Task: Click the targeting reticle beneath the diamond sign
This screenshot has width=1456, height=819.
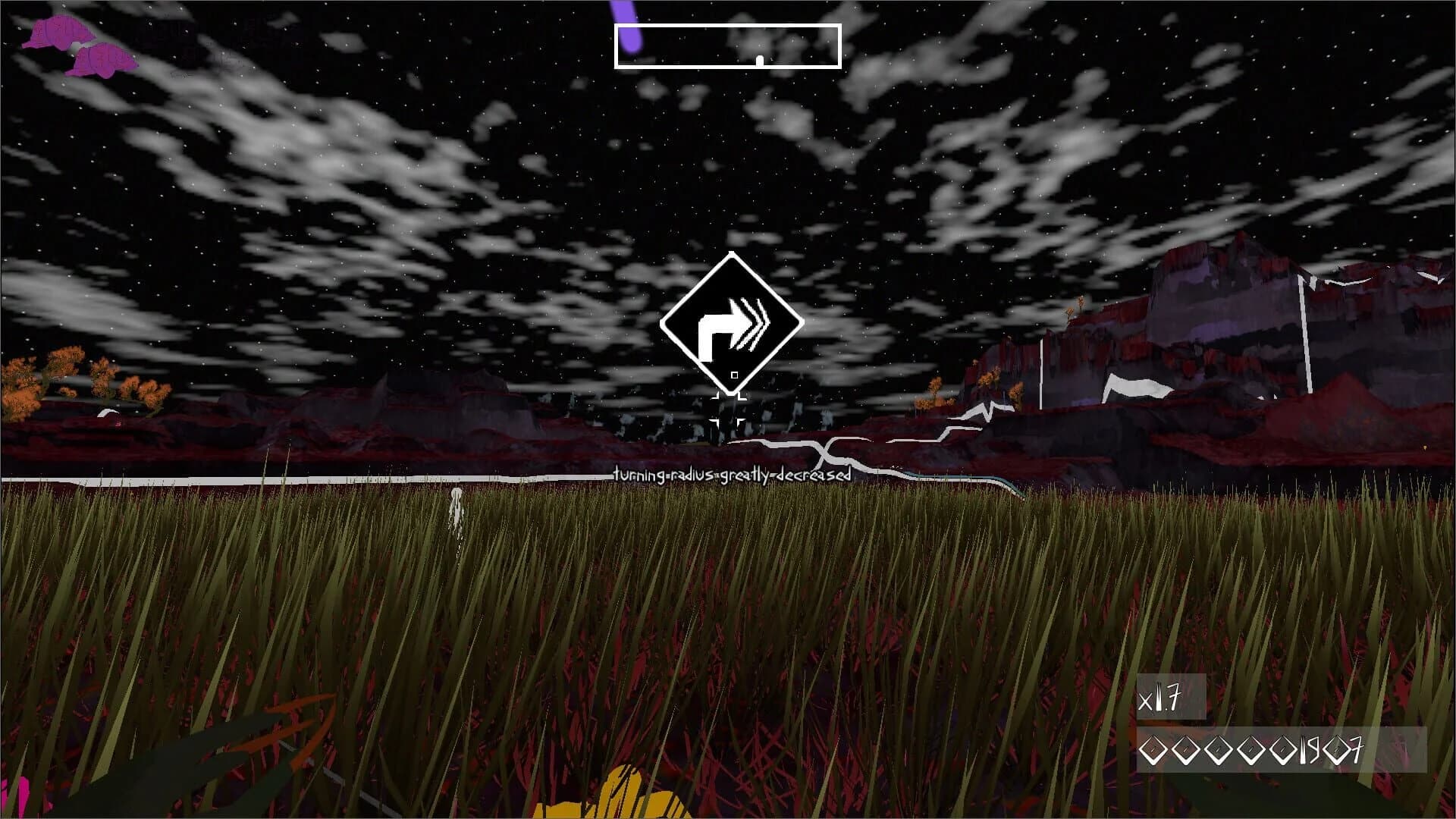Action: [x=730, y=407]
